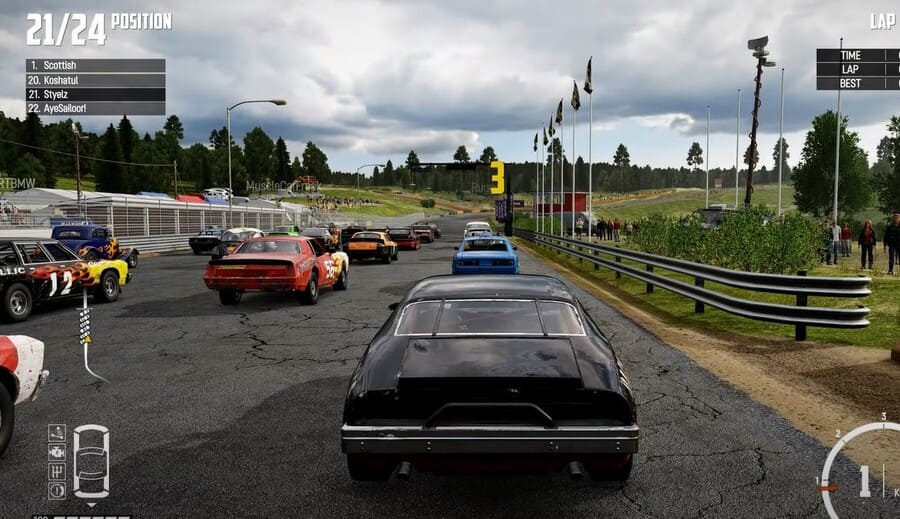Click the Koshatul leaderboard row
Screen dimensions: 900x519
coord(95,80)
